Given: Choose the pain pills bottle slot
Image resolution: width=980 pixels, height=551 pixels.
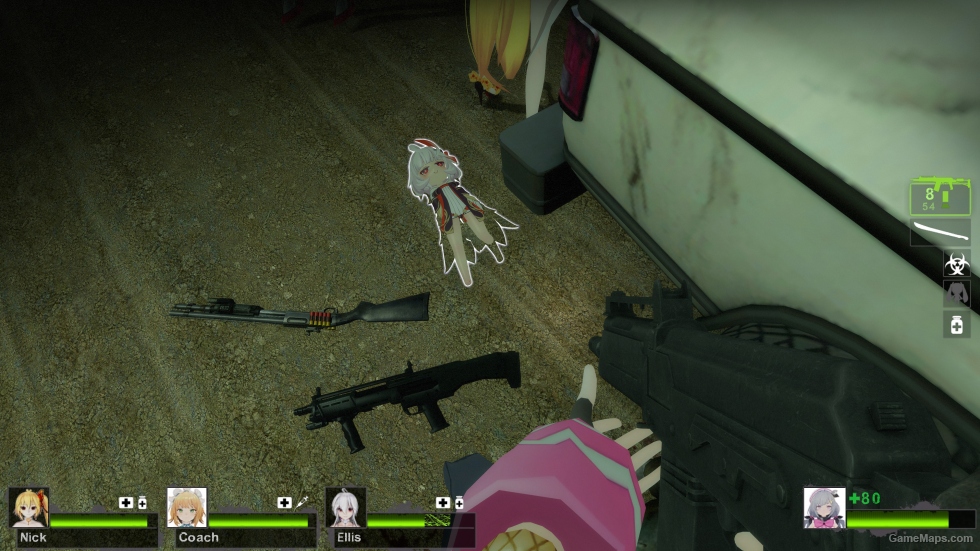Looking at the screenshot, I should click(x=956, y=324).
